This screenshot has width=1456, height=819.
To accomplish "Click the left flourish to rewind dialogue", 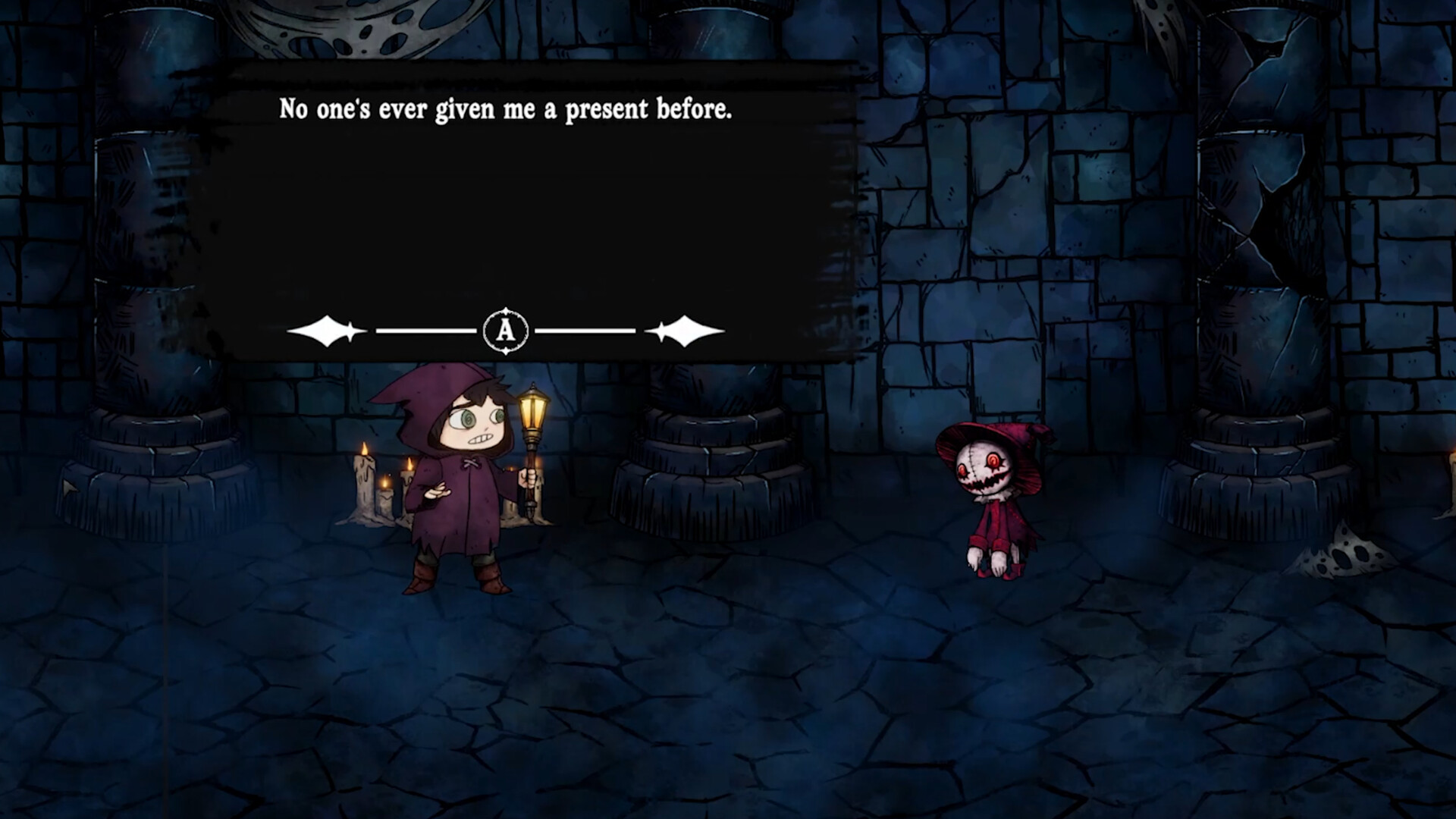I will [x=326, y=329].
